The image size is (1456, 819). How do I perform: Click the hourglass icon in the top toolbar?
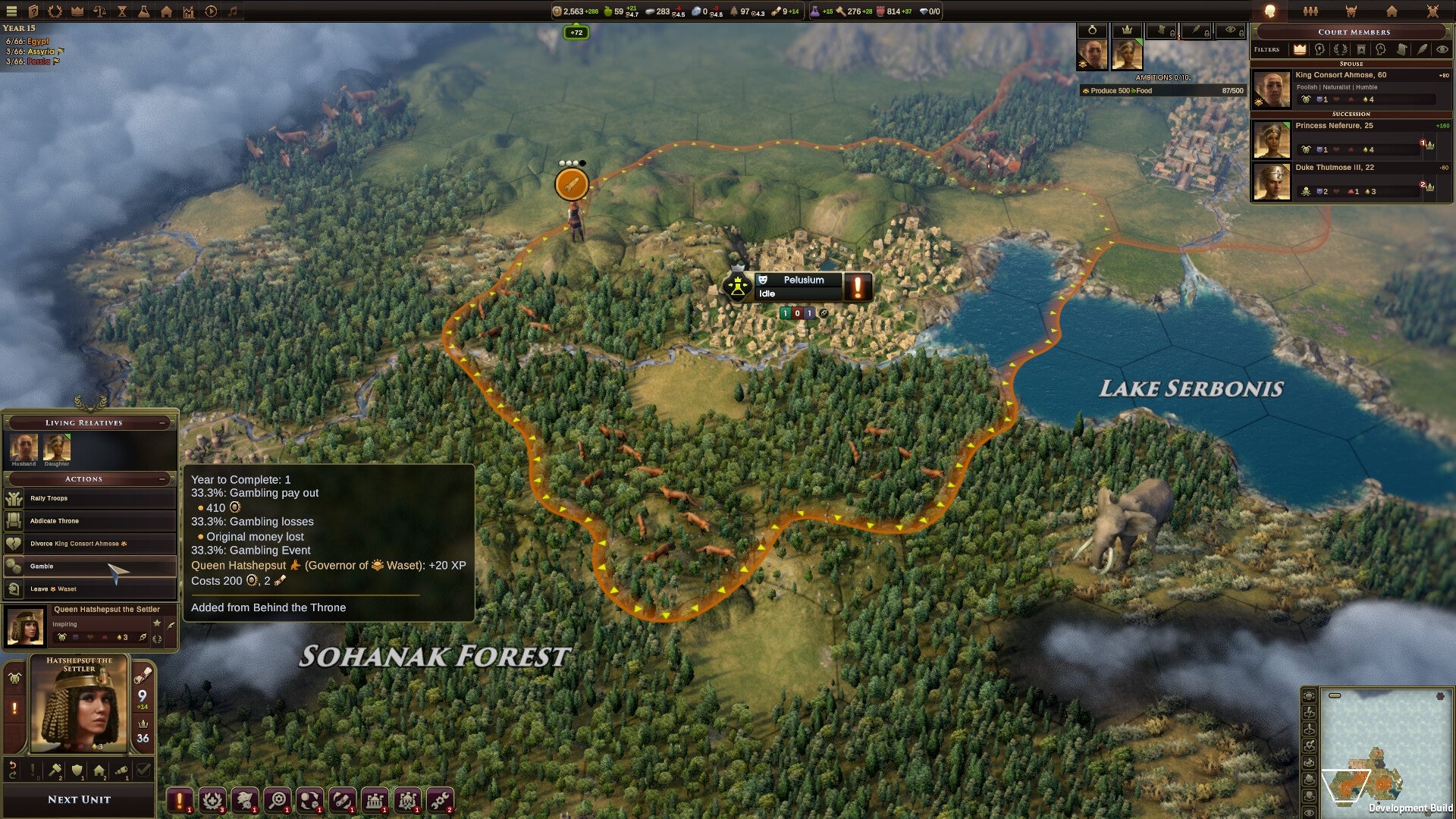[x=121, y=11]
